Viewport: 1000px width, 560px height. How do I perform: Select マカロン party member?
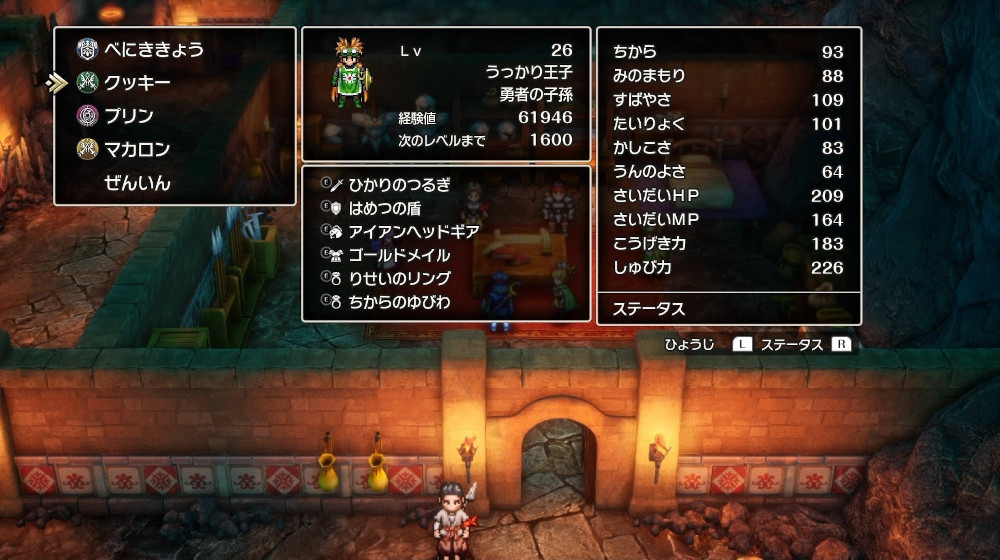pos(137,150)
